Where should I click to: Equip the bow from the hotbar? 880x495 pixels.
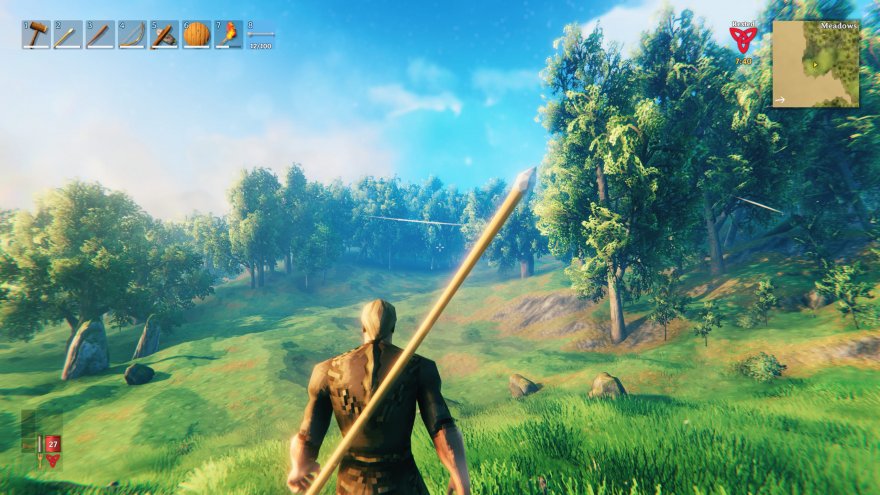(x=132, y=35)
